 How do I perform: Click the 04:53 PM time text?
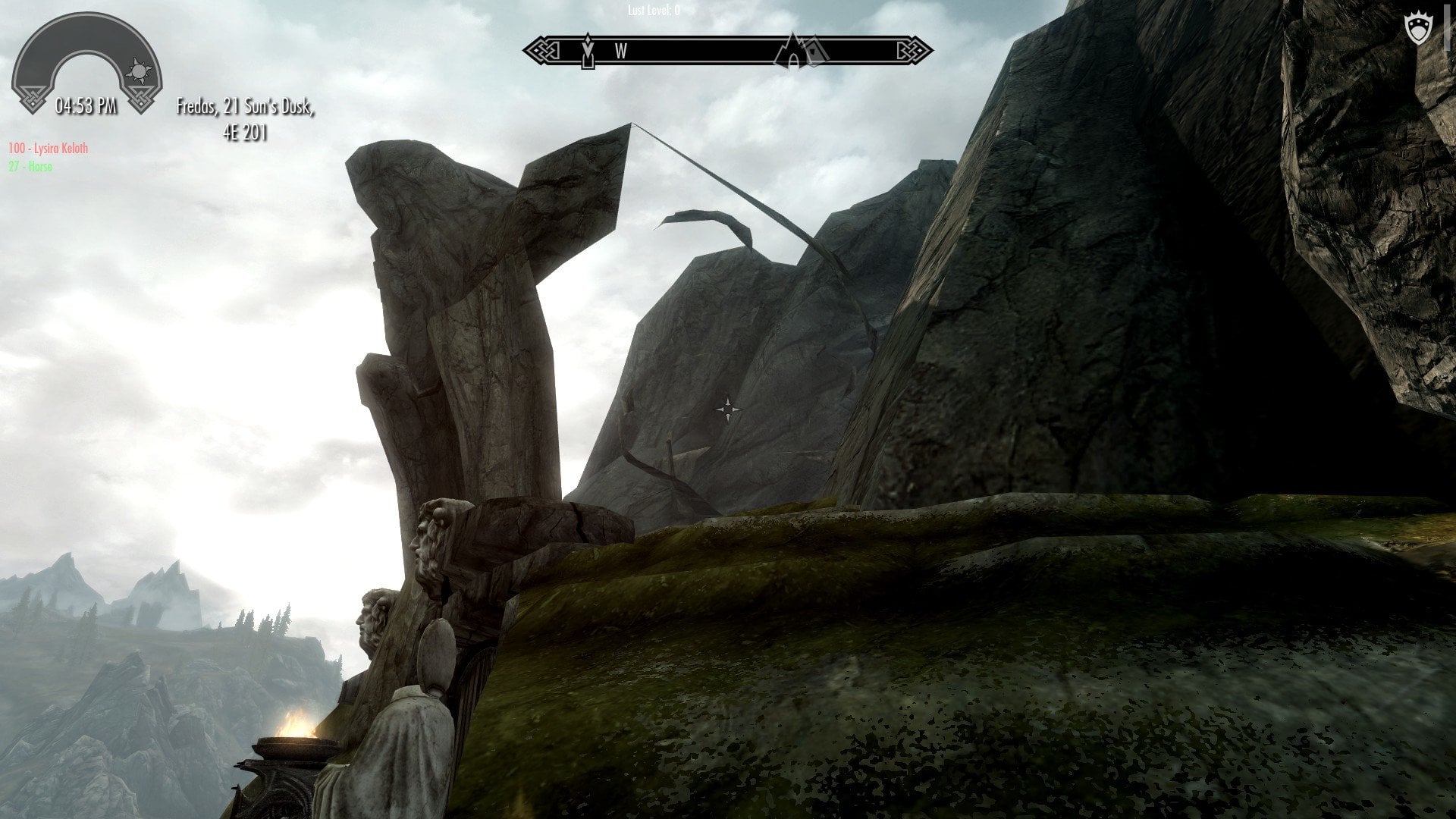[86, 104]
